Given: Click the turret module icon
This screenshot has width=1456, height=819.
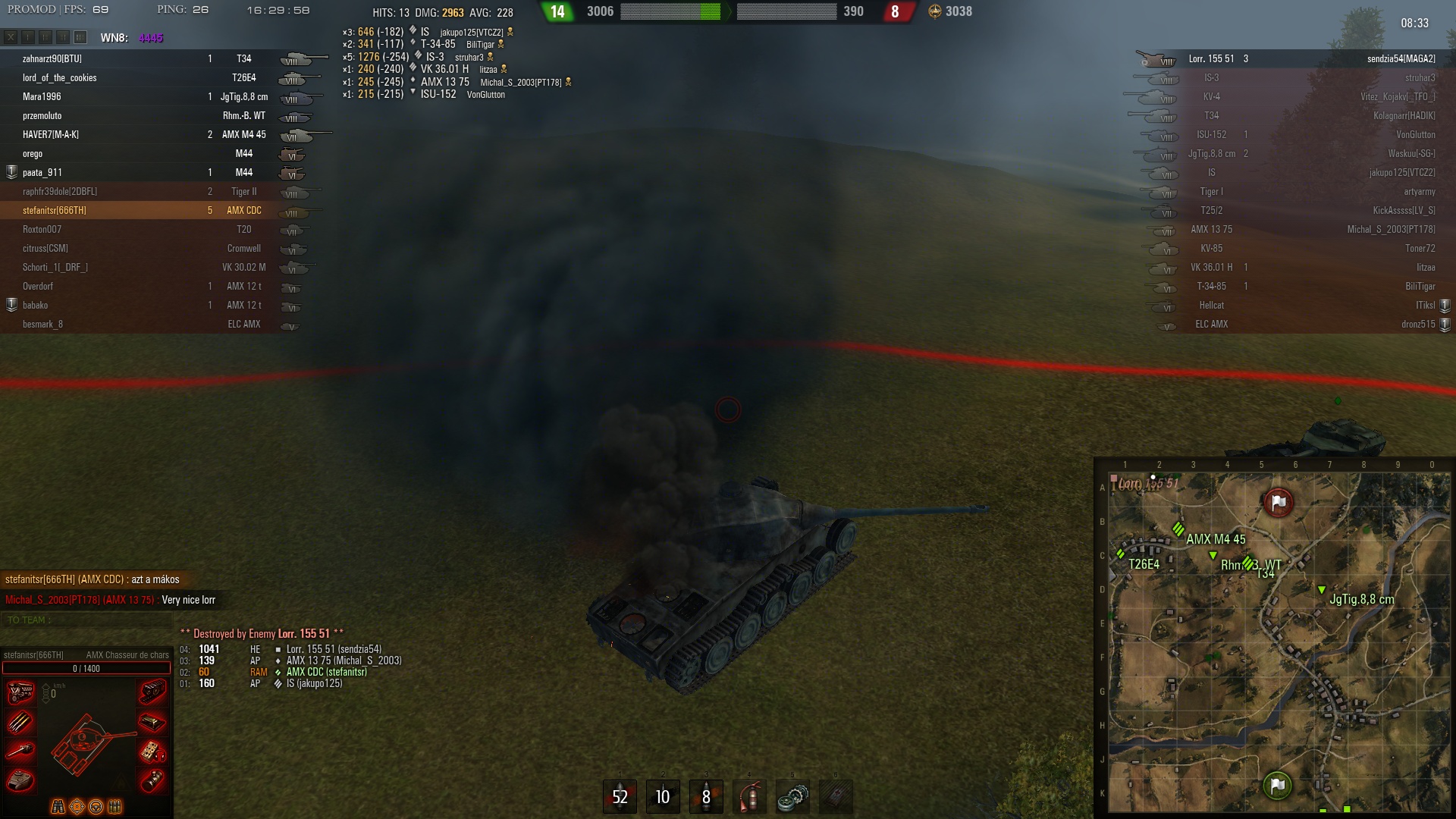Looking at the screenshot, I should [x=20, y=780].
